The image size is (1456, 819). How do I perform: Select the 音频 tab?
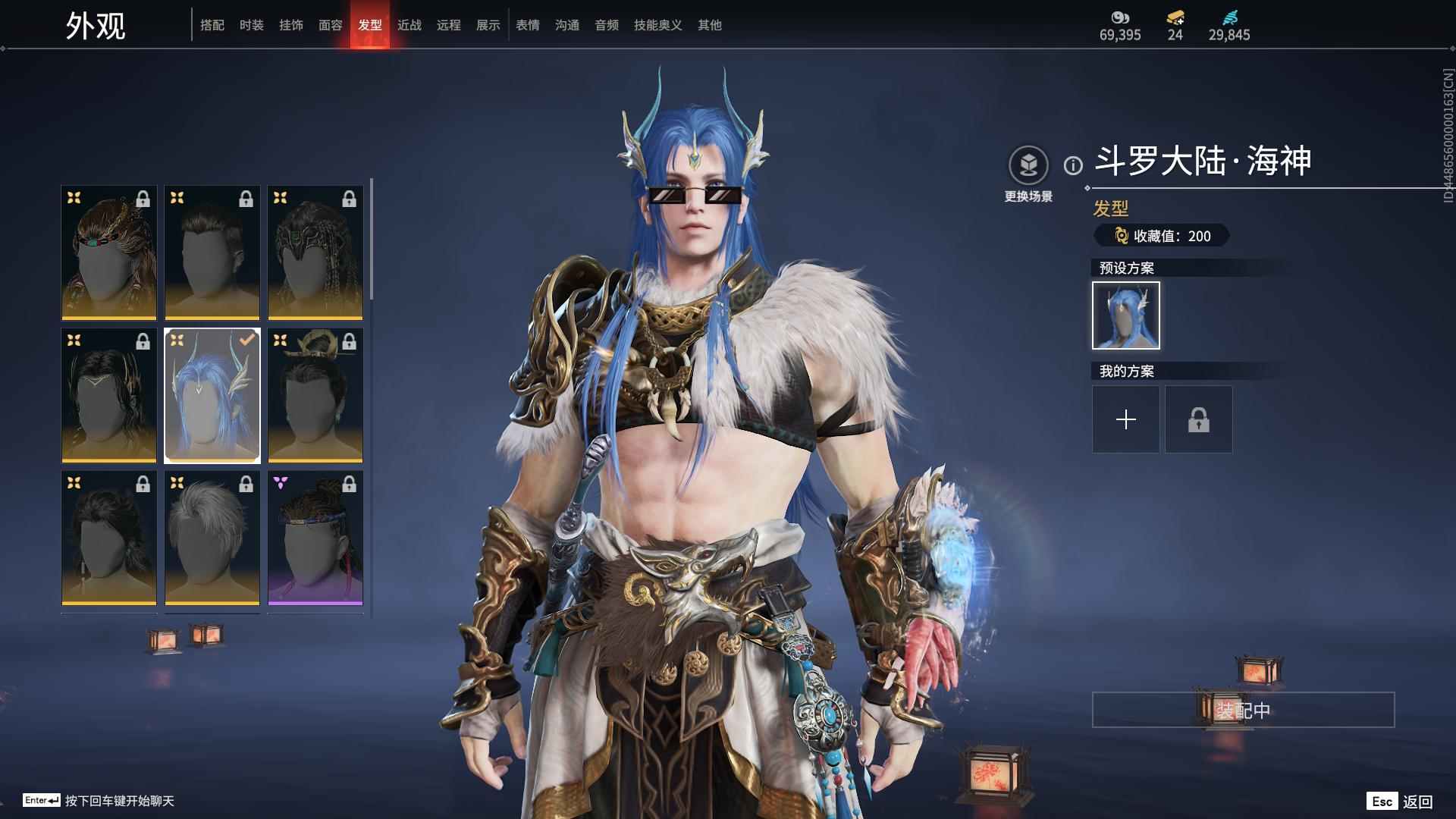tap(607, 25)
